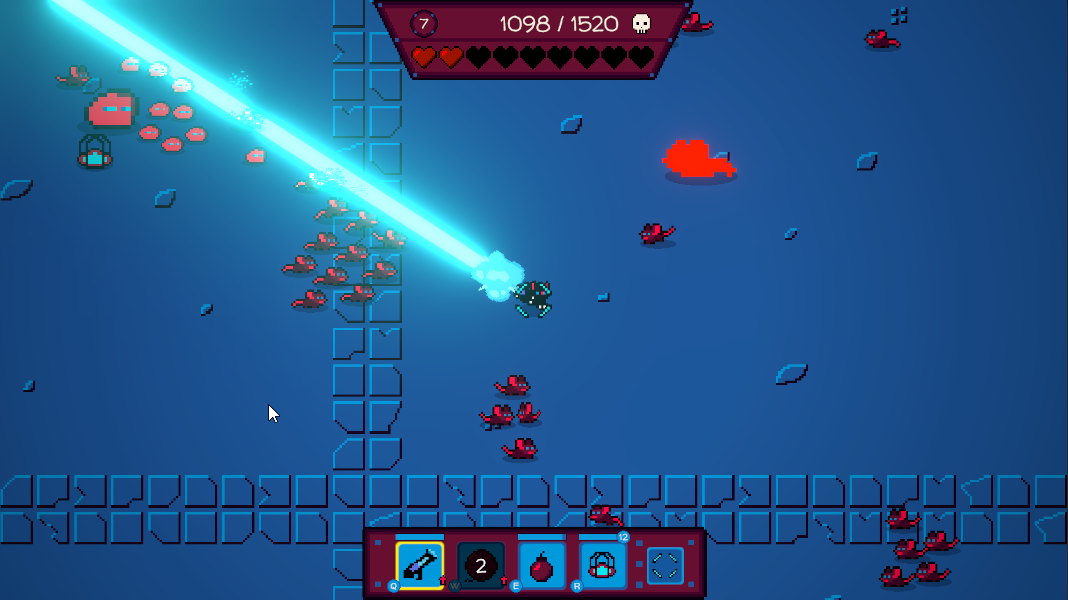Click the fullscreen brackets button

coord(664,566)
